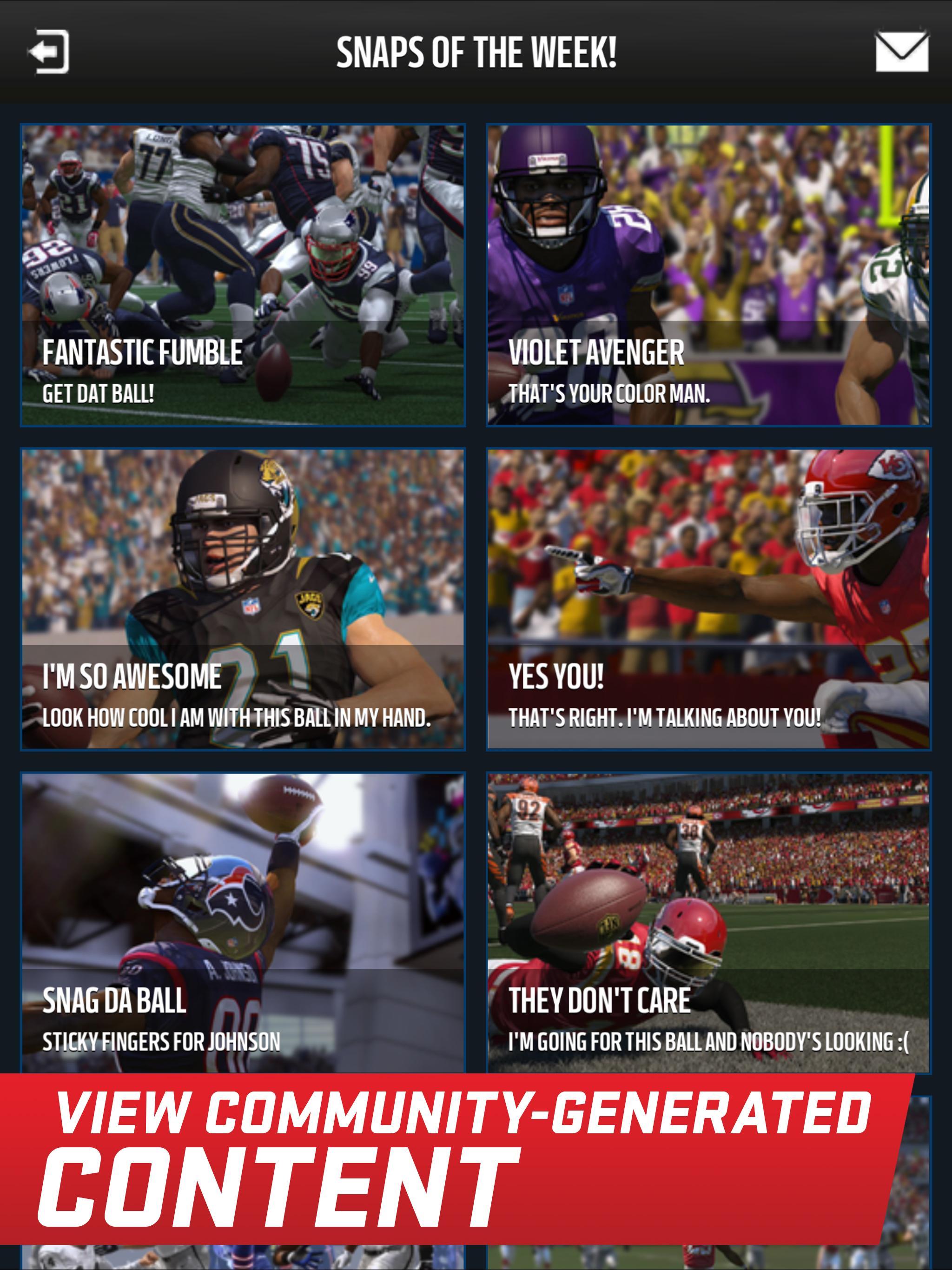Tap the 'Fantastic Fumble' title overlay

tap(142, 354)
